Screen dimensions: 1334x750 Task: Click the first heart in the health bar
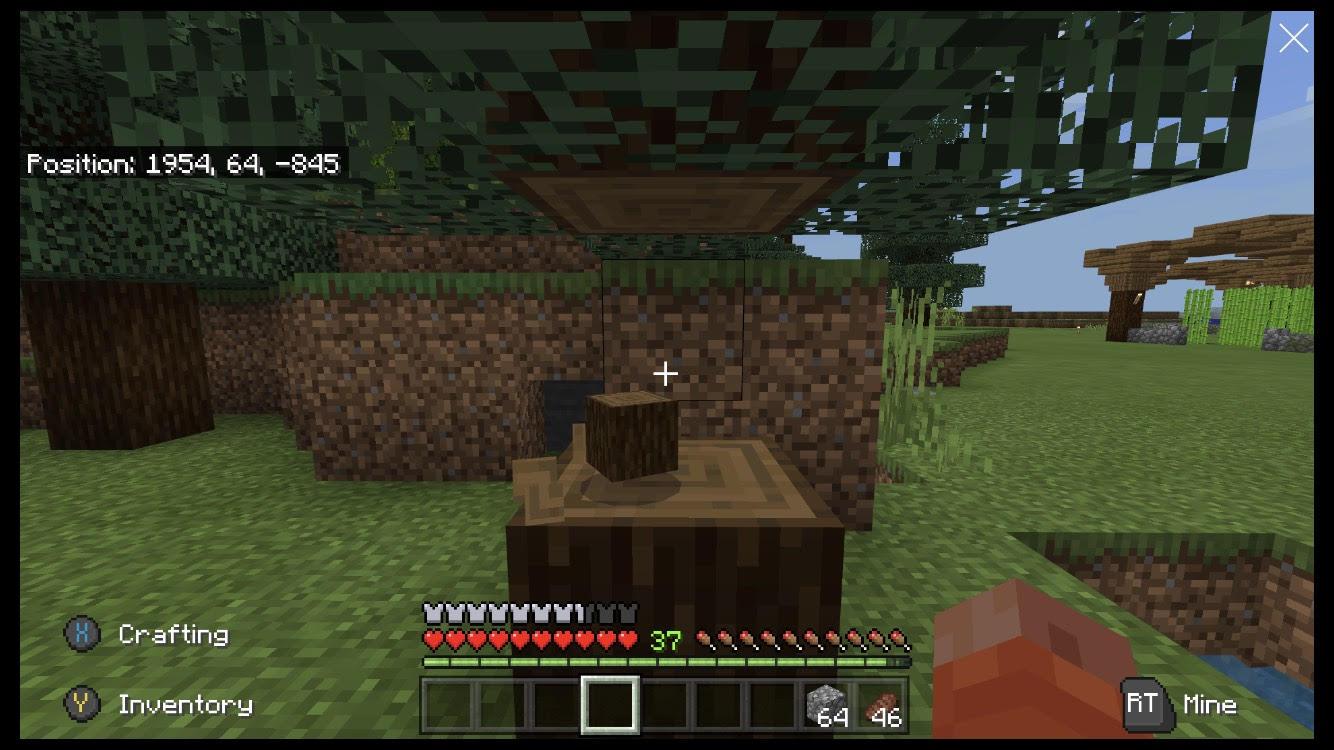[431, 639]
